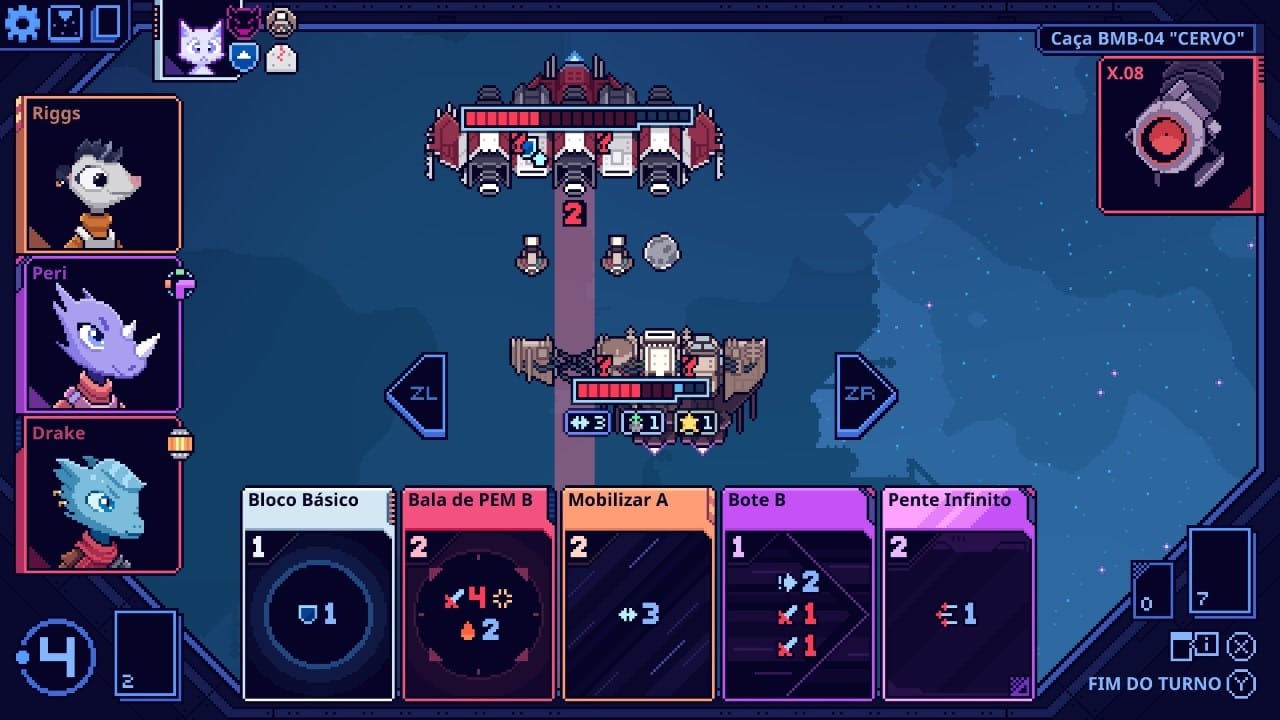
Task: Select the Bloco Básico card
Action: point(318,593)
